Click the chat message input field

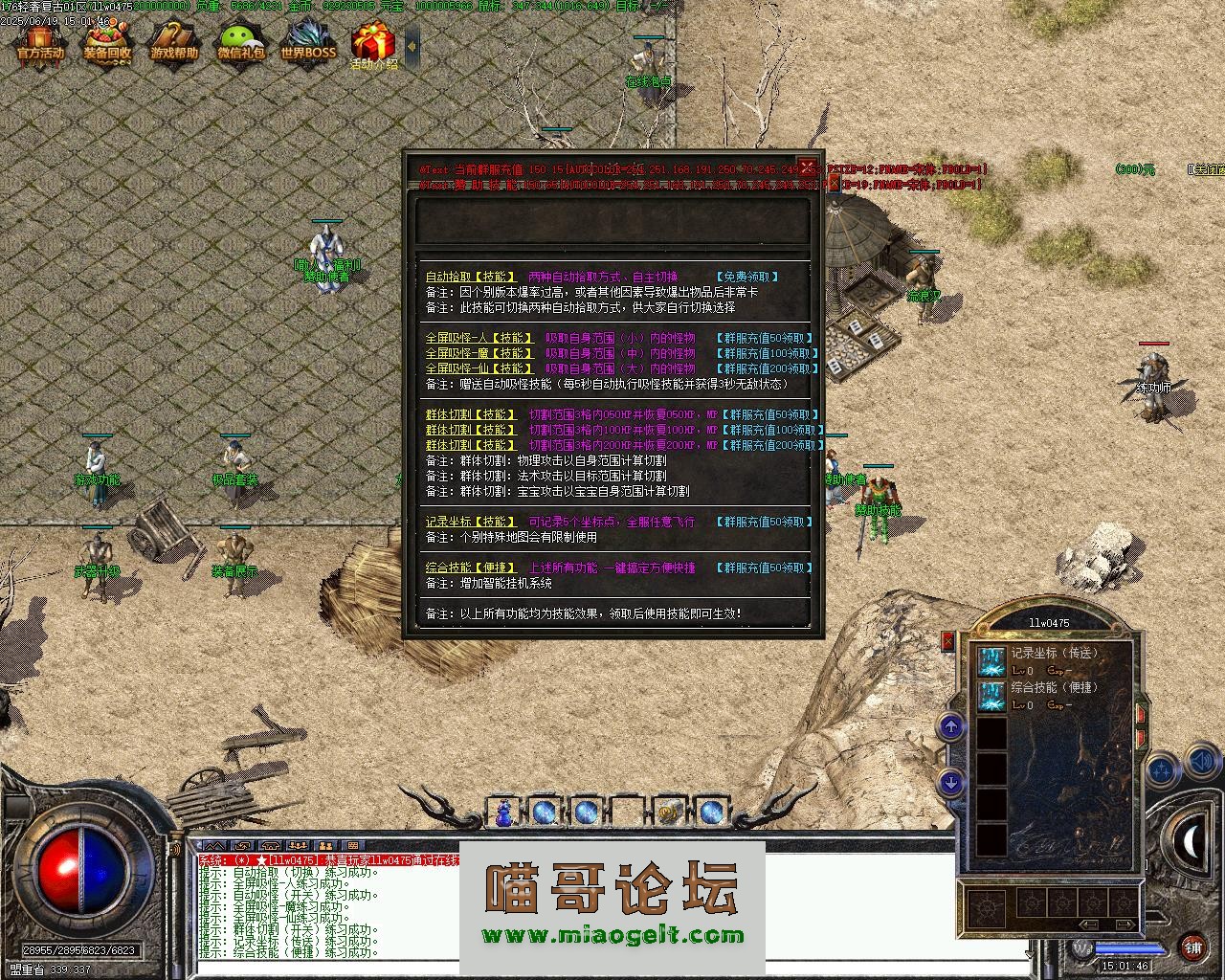click(x=612, y=969)
